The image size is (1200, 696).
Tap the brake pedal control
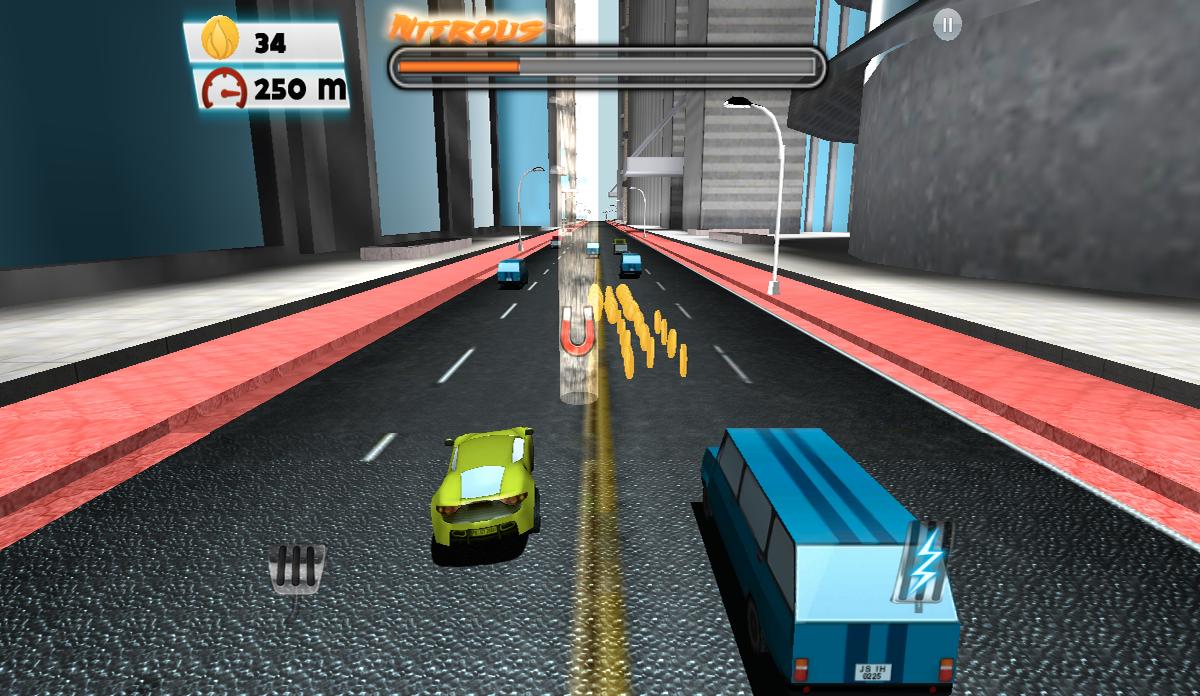(297, 572)
